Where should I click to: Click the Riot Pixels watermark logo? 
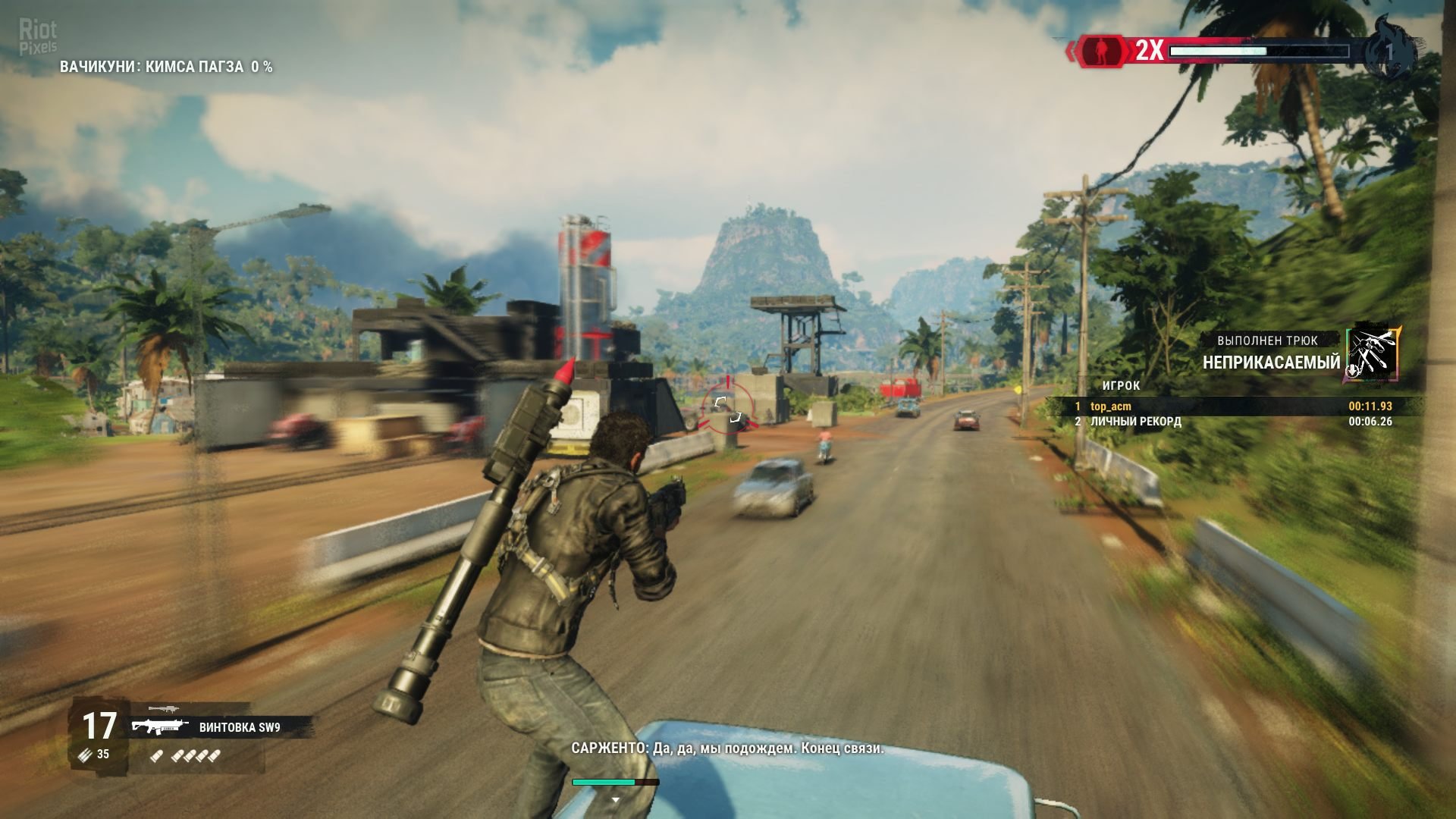tap(38, 37)
